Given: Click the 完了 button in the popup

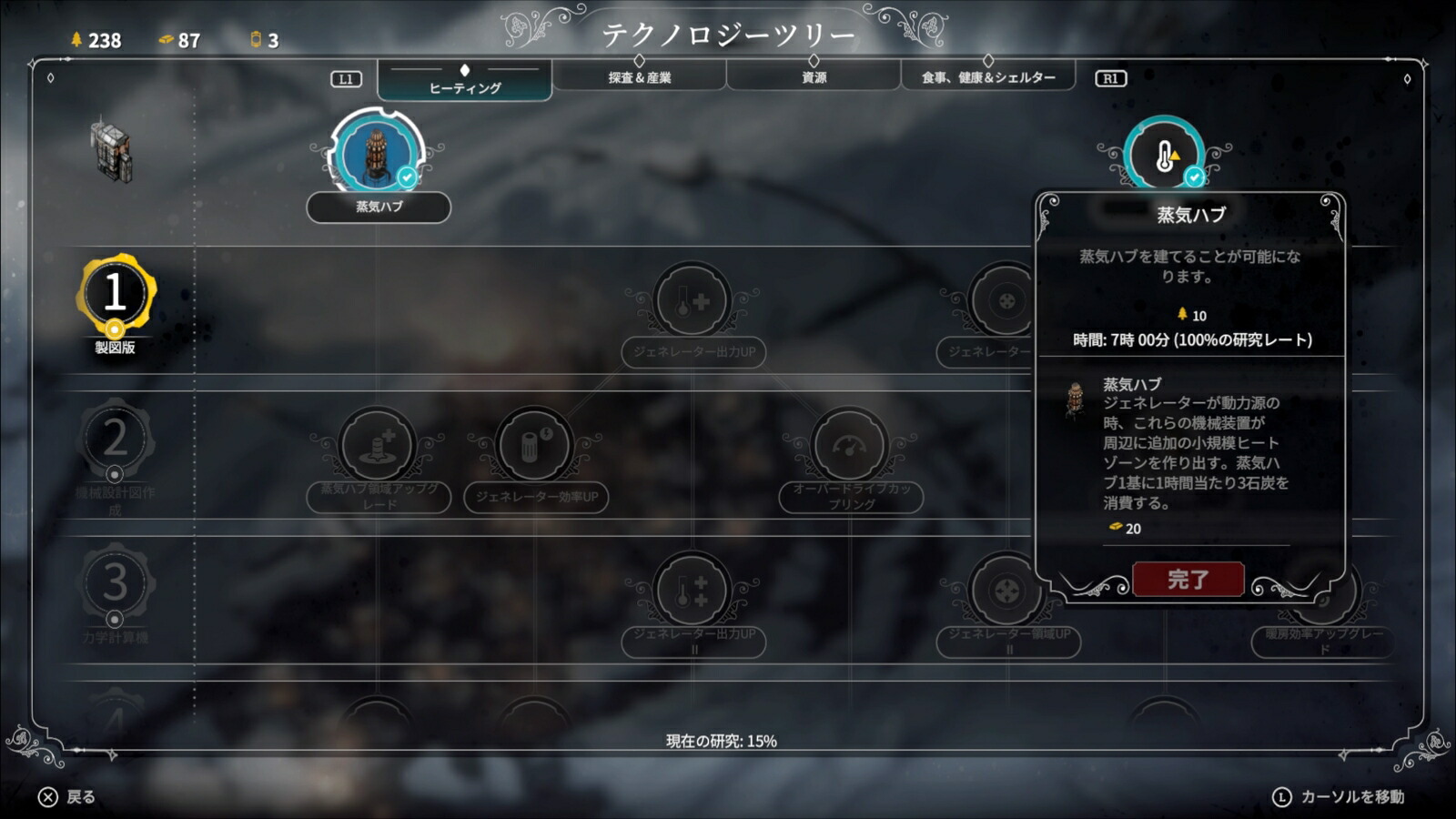Looking at the screenshot, I should click(1188, 581).
